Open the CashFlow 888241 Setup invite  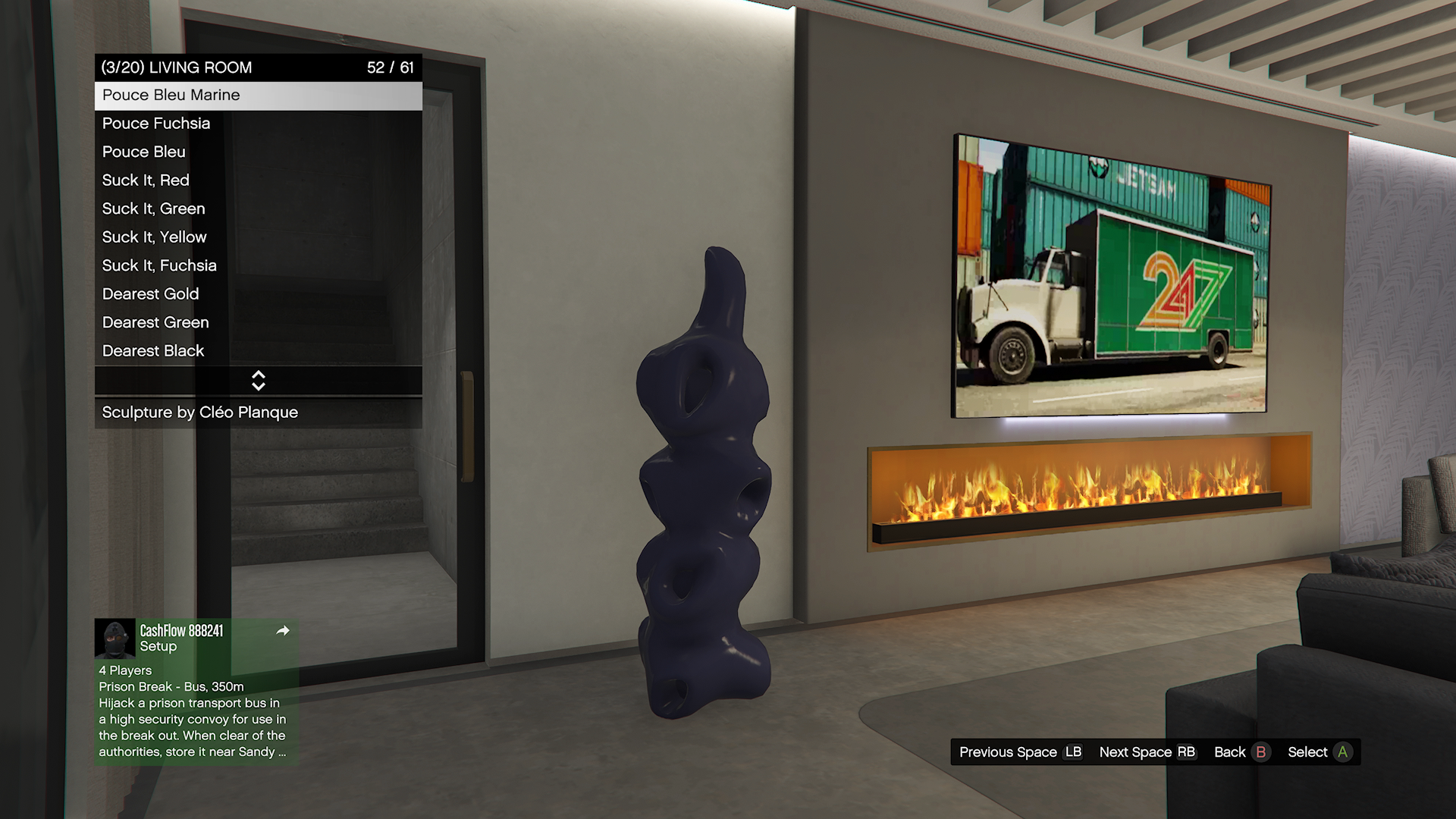[x=196, y=639]
